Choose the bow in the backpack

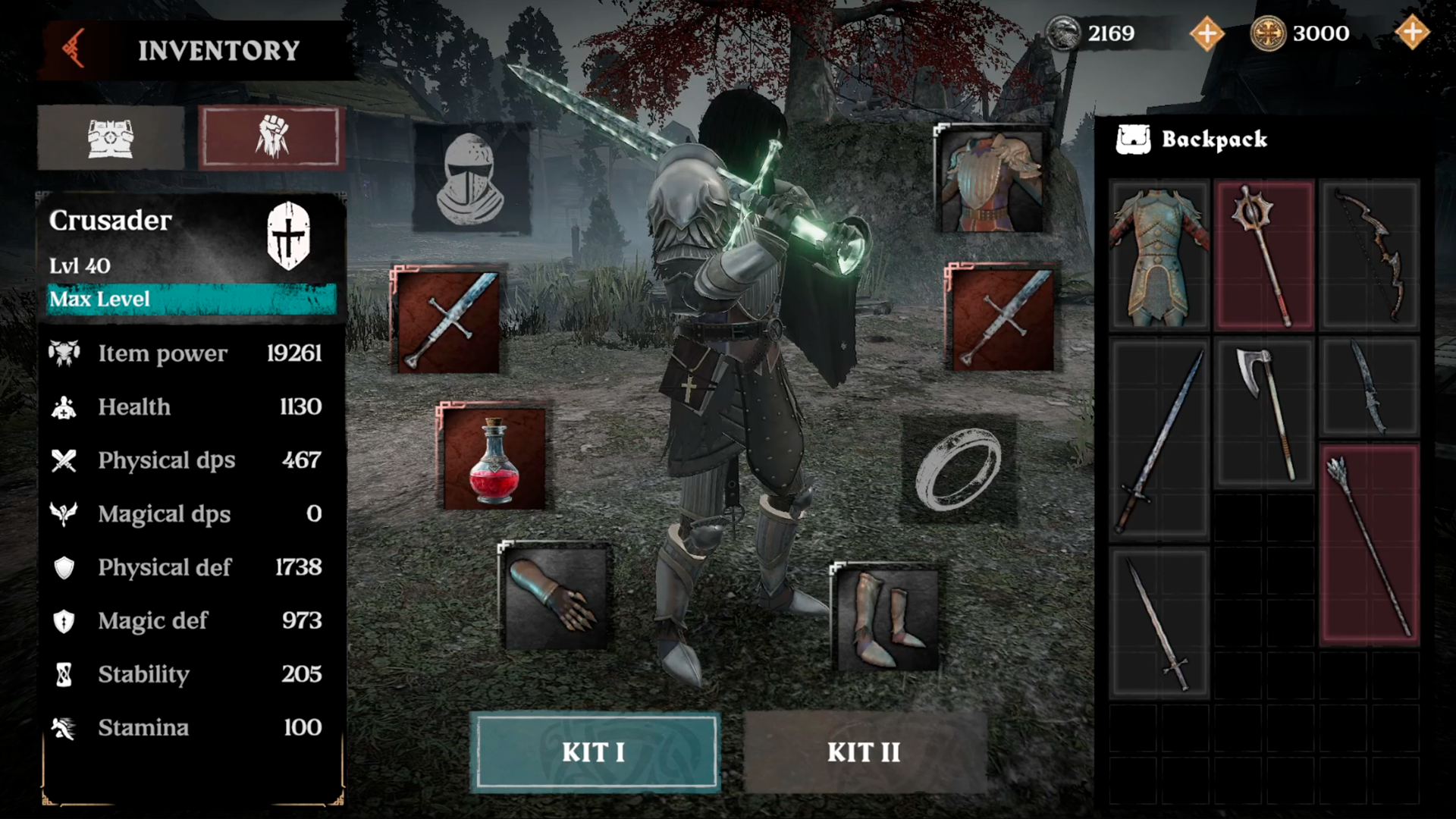1370,256
